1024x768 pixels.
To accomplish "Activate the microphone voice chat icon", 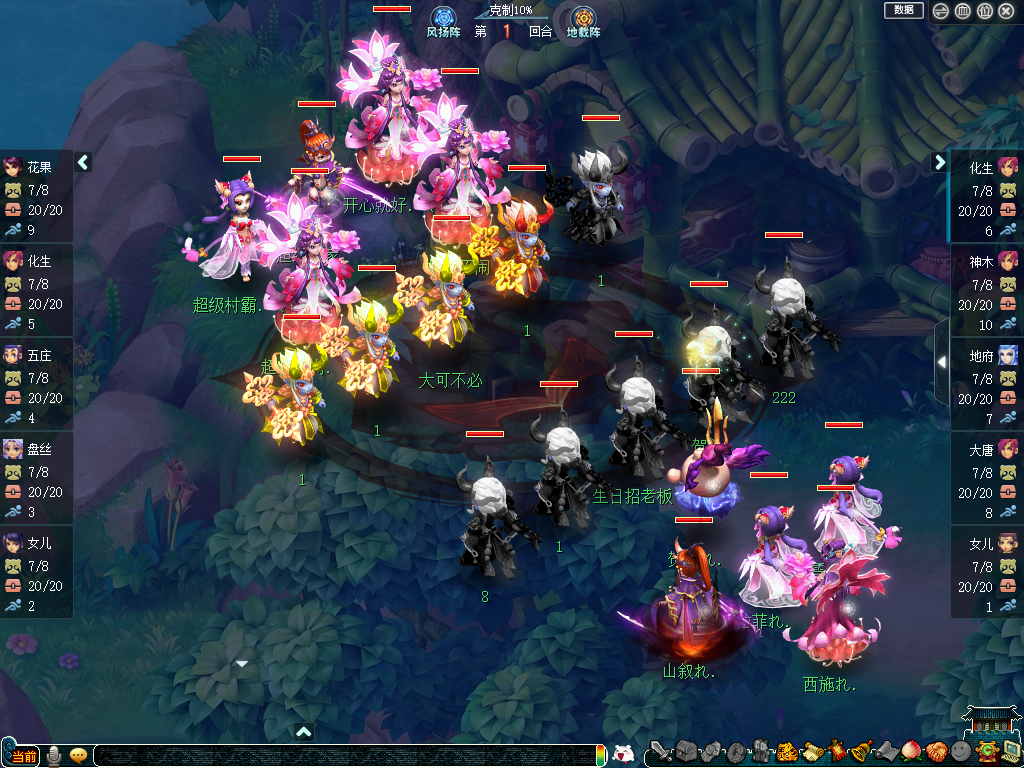I will pos(53,755).
